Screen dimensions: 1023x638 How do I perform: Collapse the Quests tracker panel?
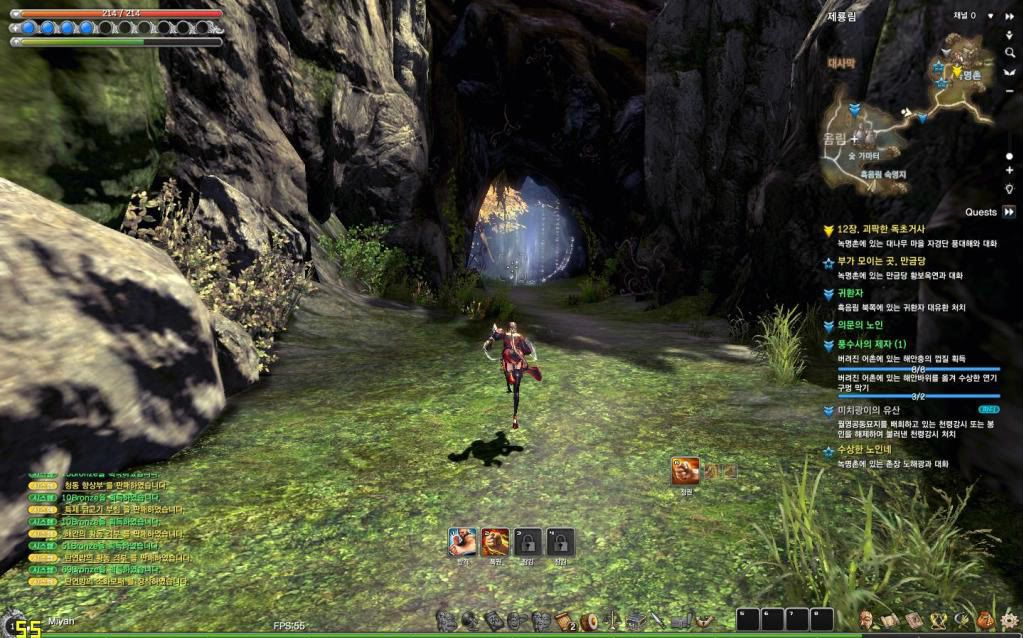(1008, 212)
